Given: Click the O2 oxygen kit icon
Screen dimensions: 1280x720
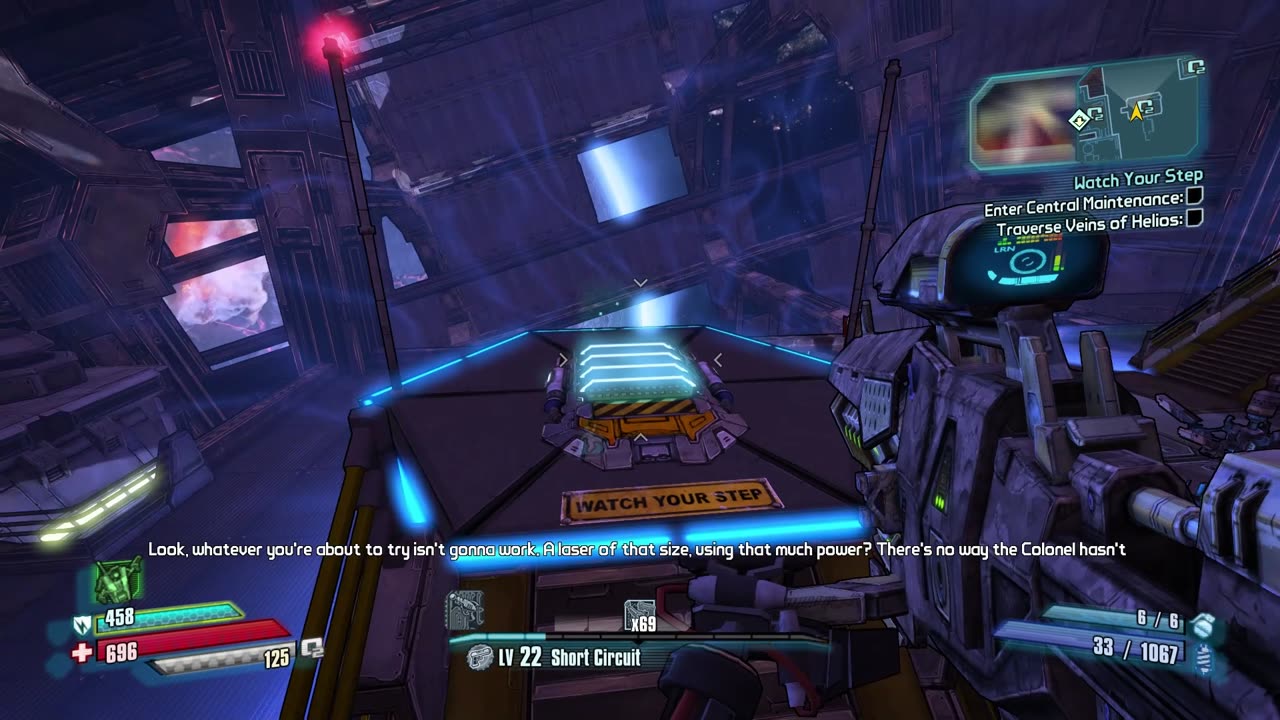Looking at the screenshot, I should pyautogui.click(x=312, y=649).
